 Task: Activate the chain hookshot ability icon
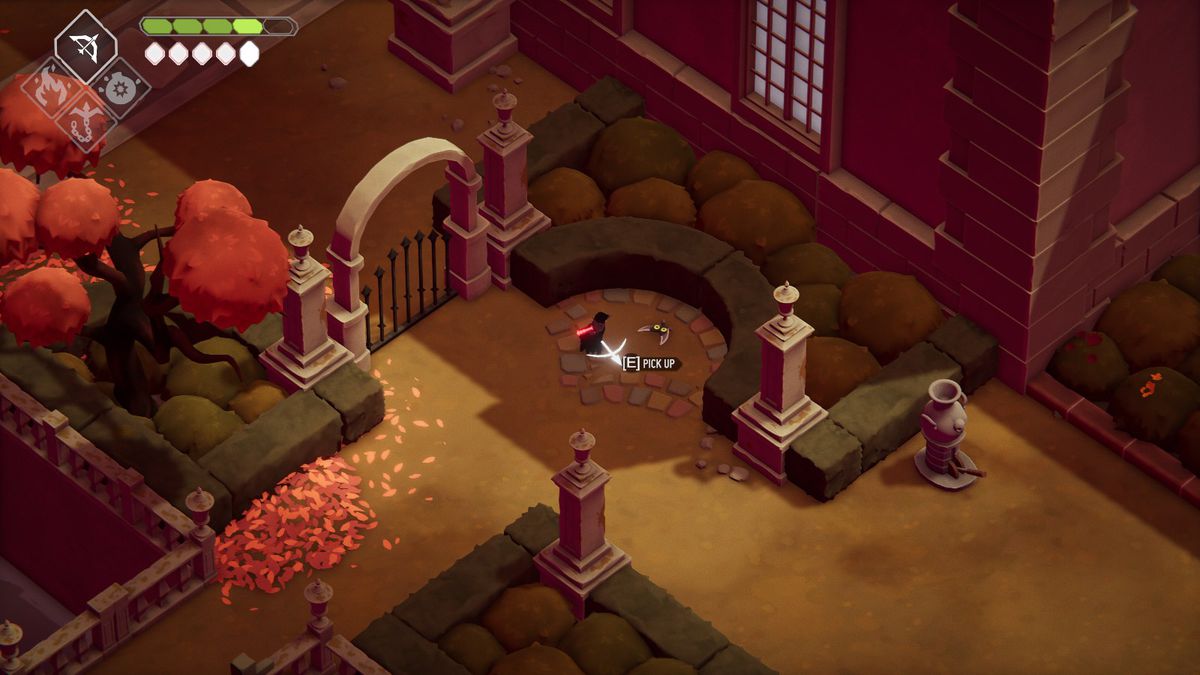[x=85, y=125]
